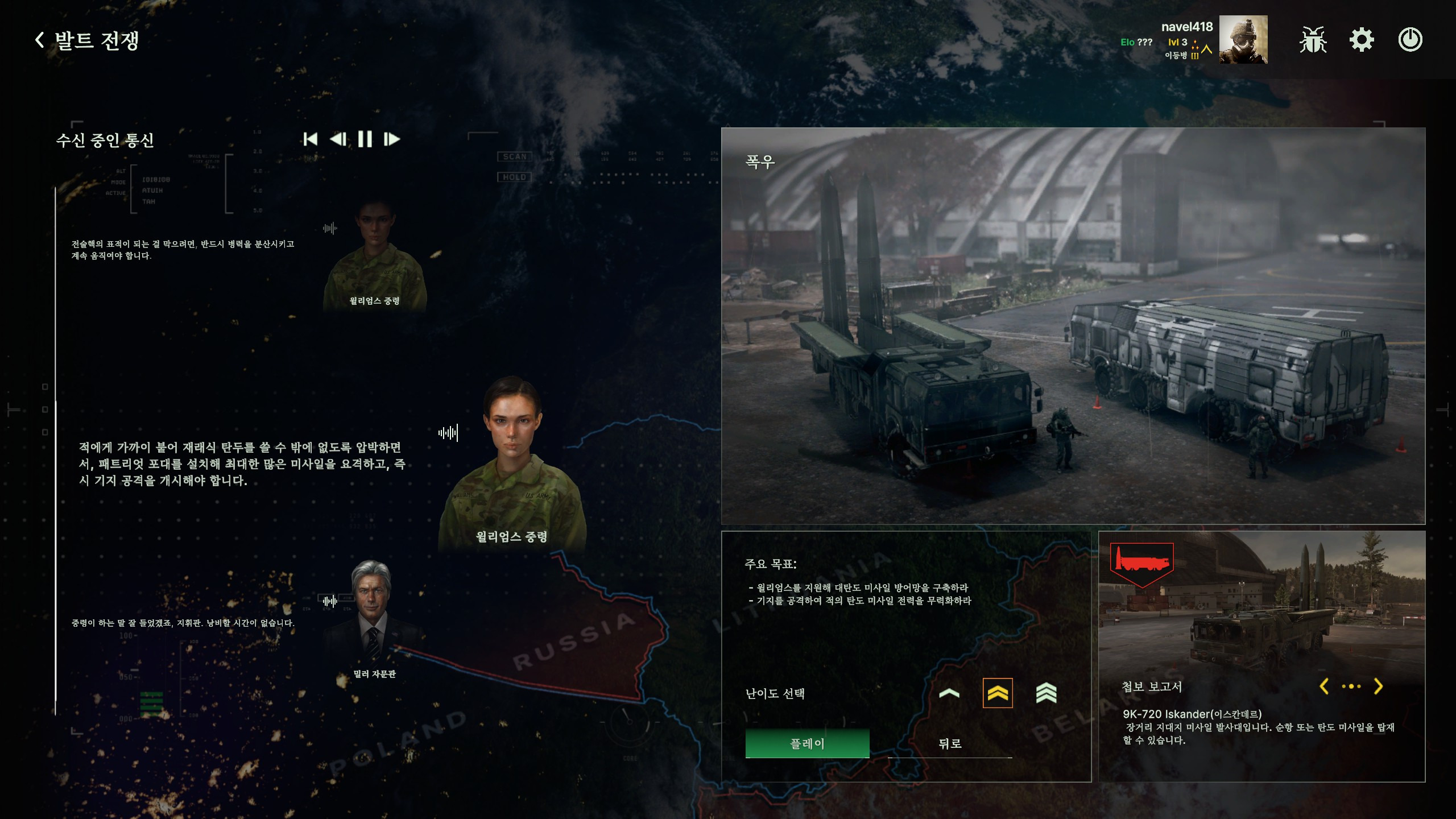This screenshot has height=819, width=1456.
Task: Open the gear settings menu
Action: pyautogui.click(x=1362, y=40)
